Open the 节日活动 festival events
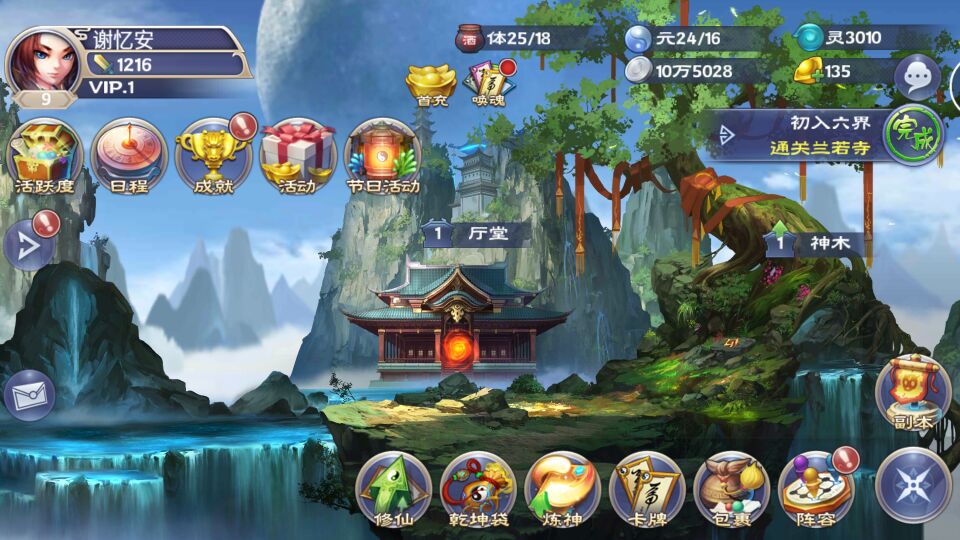 tap(381, 155)
